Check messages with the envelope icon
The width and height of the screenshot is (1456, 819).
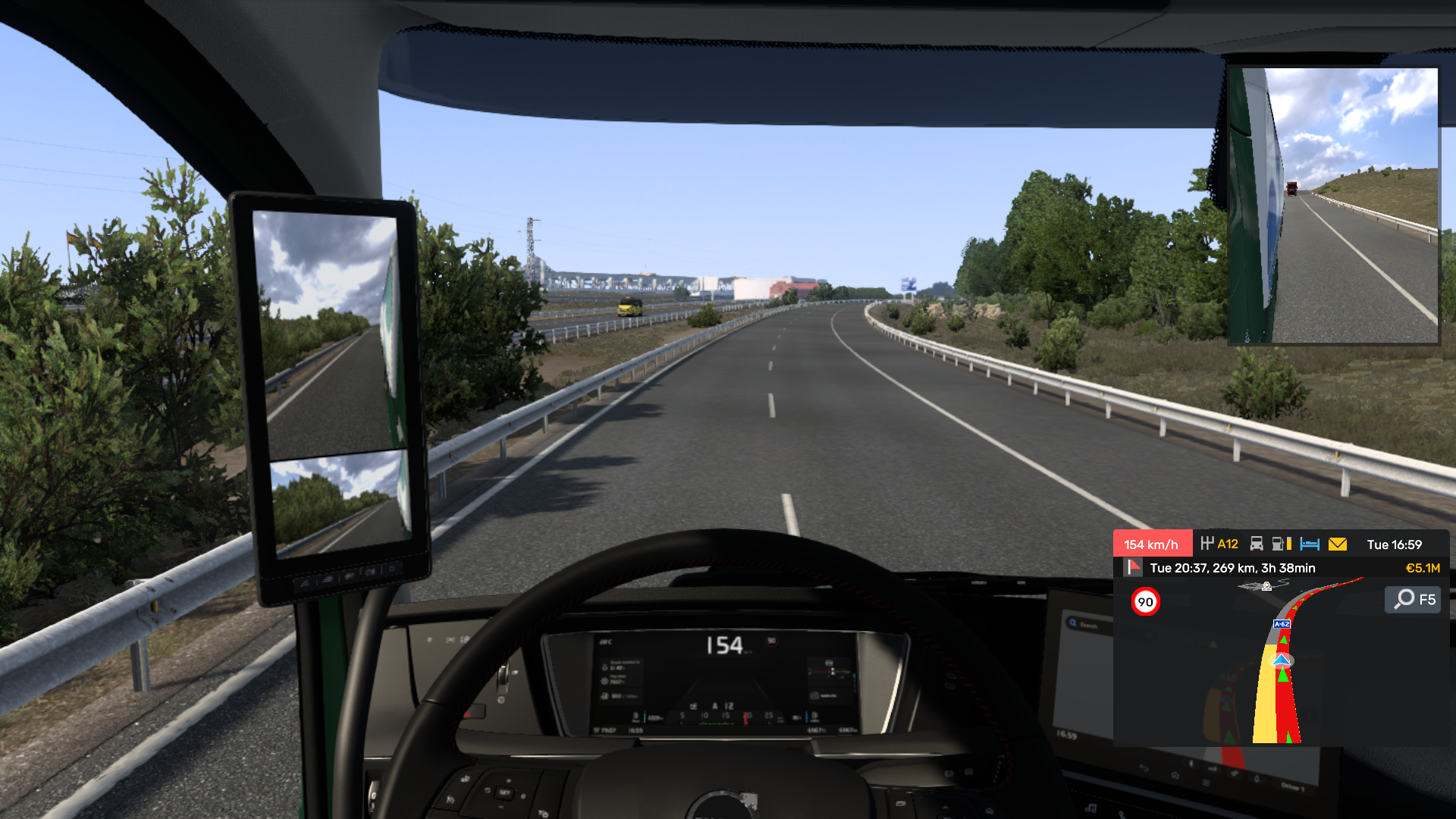(x=1338, y=544)
